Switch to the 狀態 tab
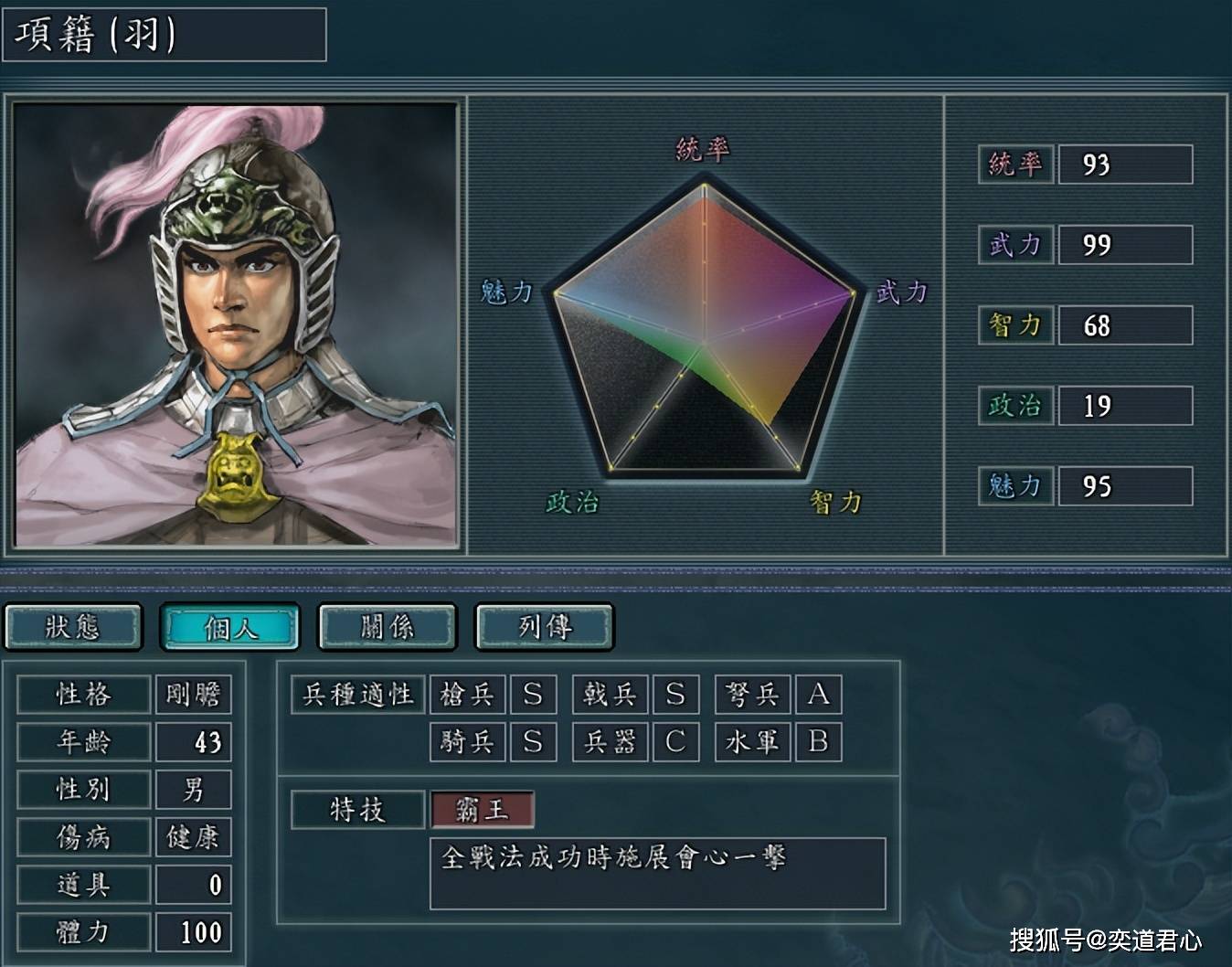This screenshot has width=1232, height=967. tap(74, 627)
